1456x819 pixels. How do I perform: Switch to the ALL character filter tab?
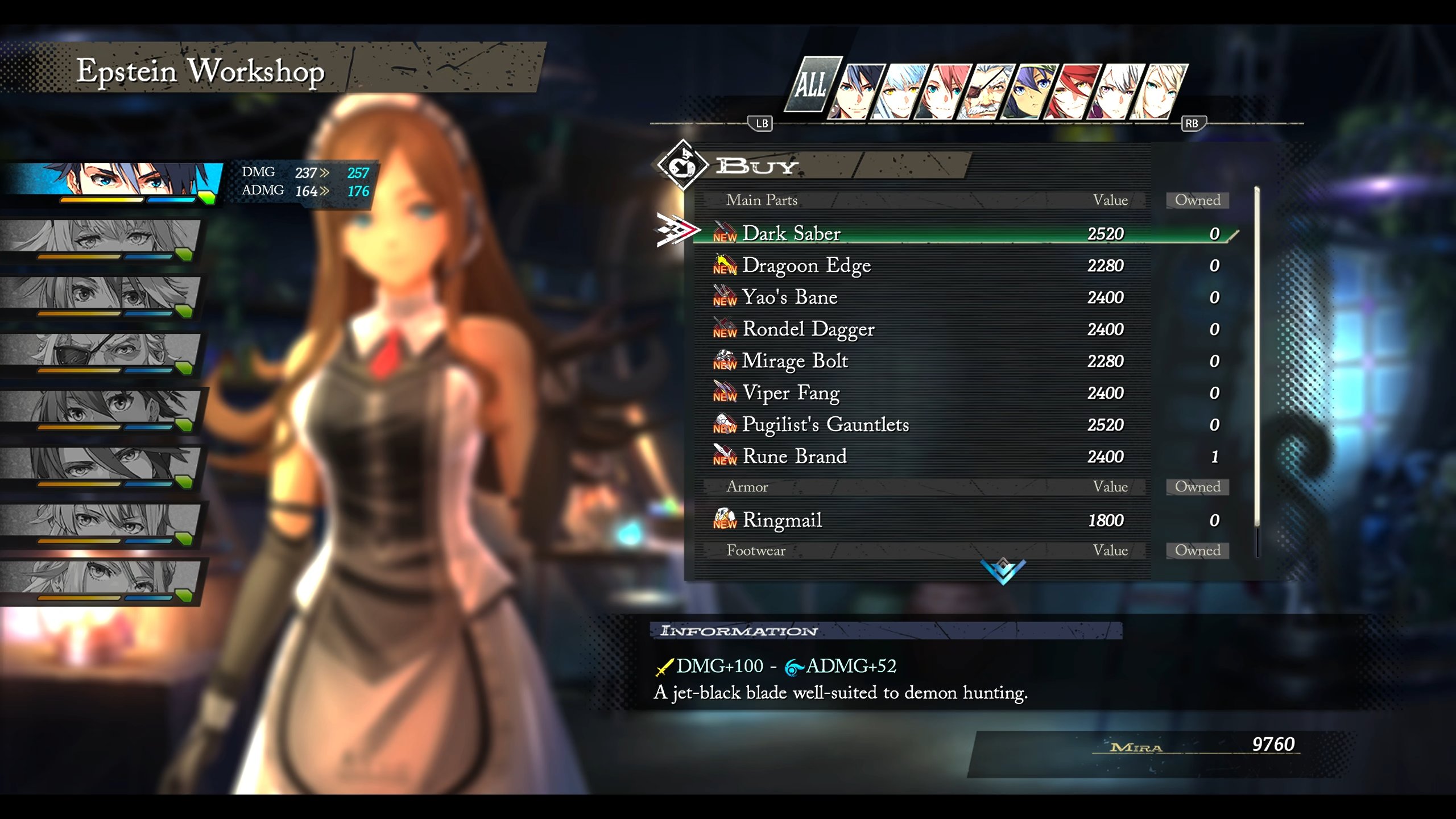point(812,85)
